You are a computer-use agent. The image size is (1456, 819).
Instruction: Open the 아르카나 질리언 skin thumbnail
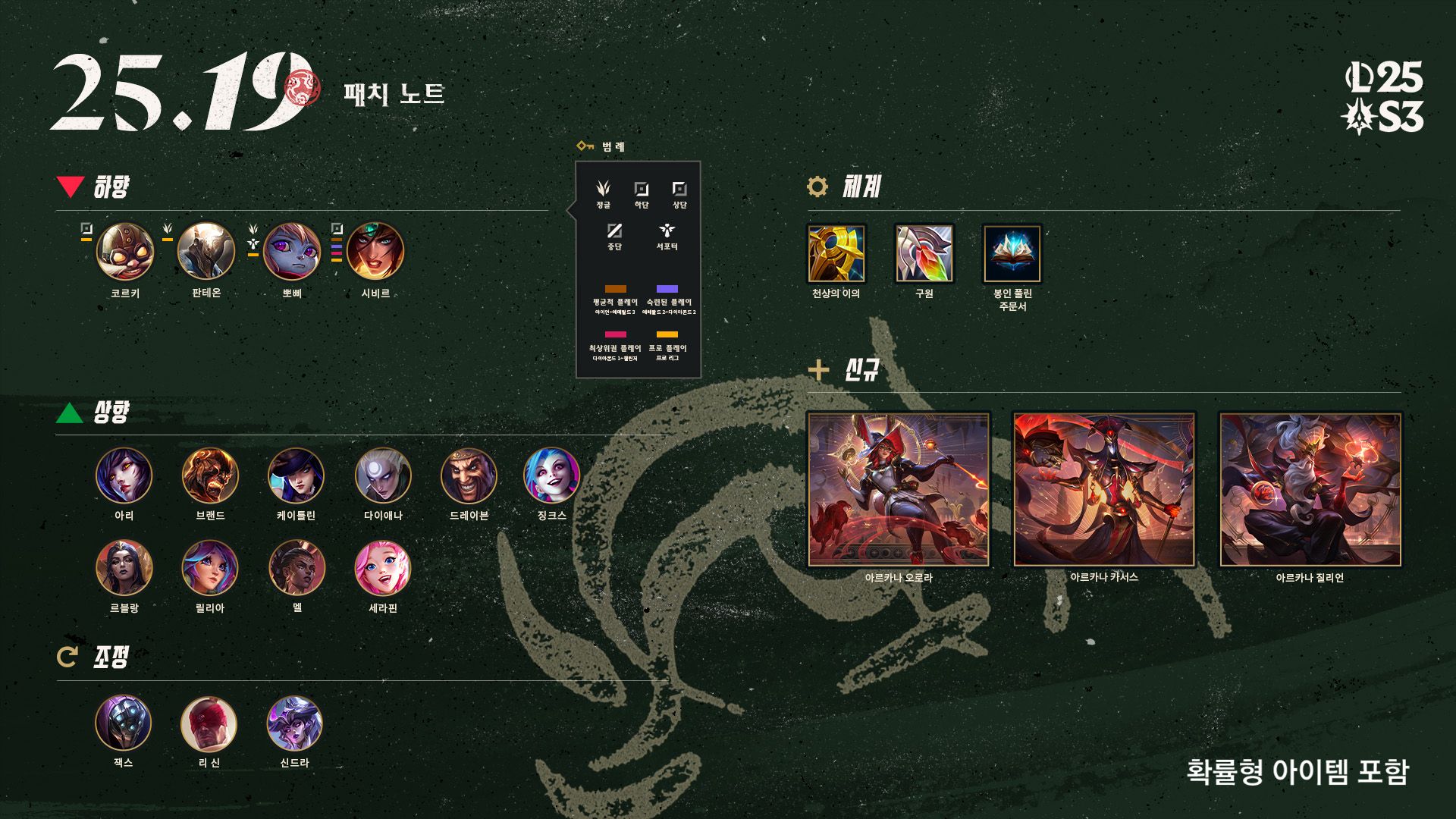tap(1310, 489)
